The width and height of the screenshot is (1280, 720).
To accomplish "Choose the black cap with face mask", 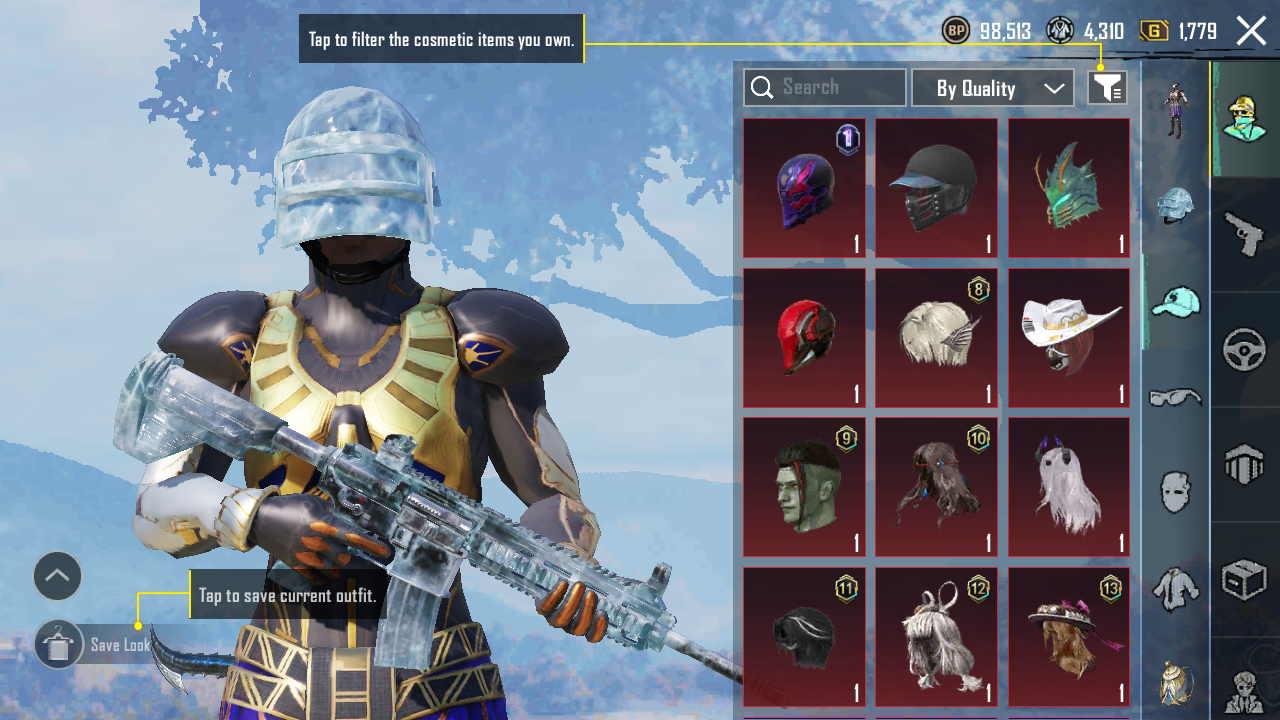I will click(x=936, y=188).
